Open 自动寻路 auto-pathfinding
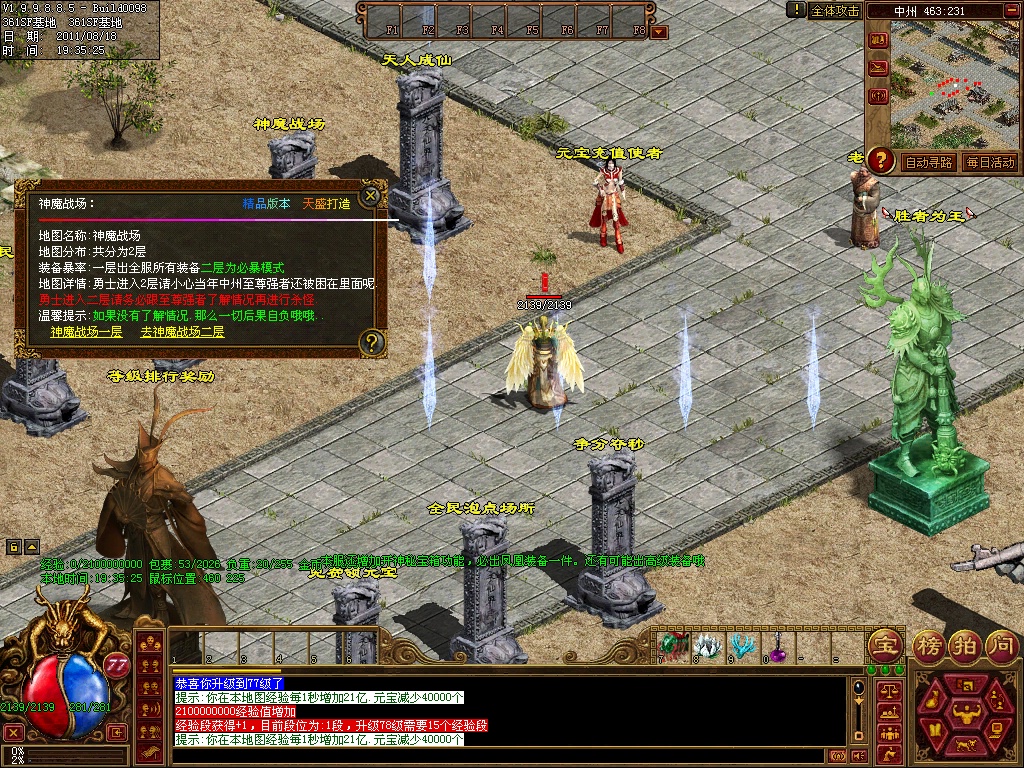 coord(929,162)
